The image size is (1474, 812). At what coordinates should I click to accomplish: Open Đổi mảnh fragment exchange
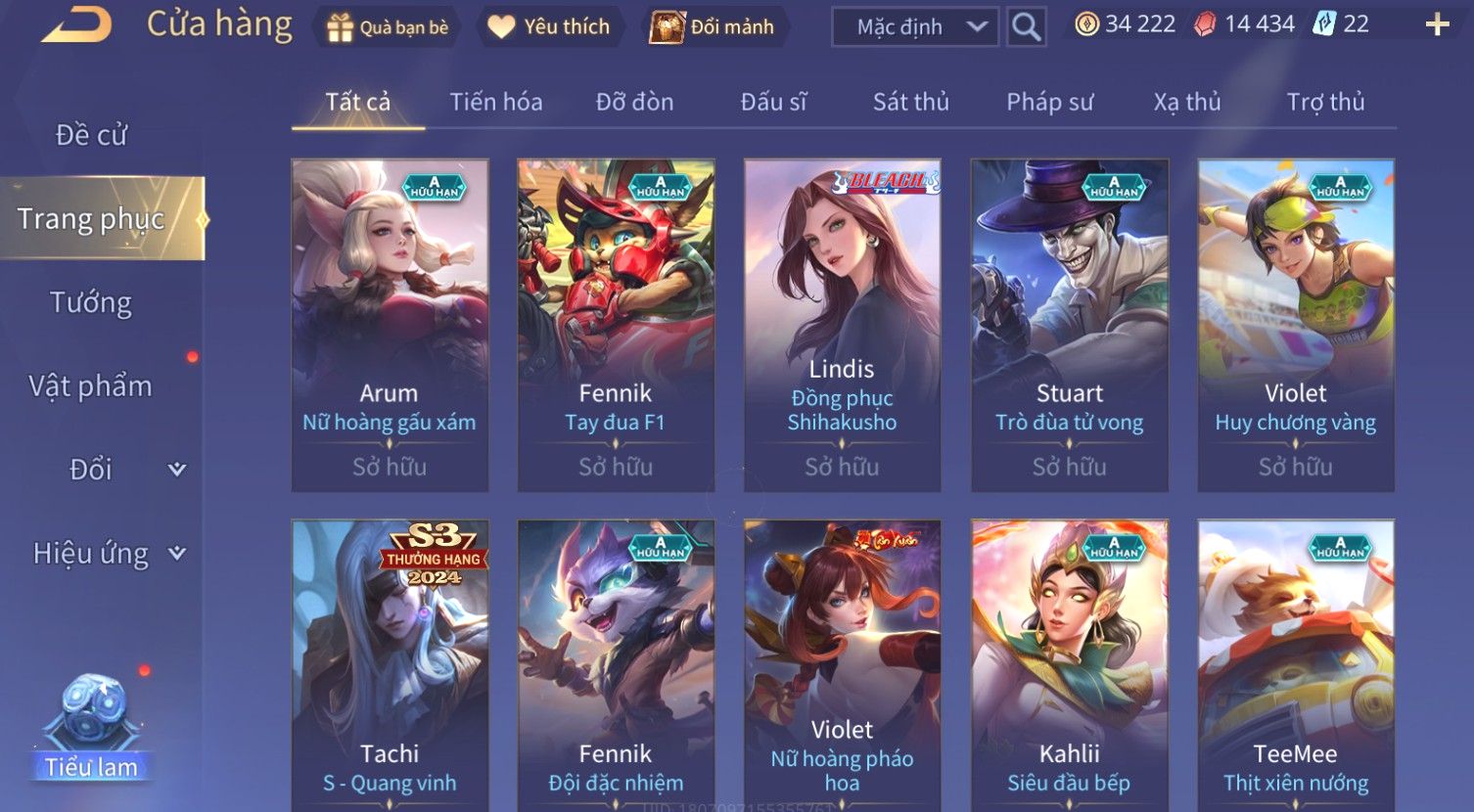click(x=714, y=26)
